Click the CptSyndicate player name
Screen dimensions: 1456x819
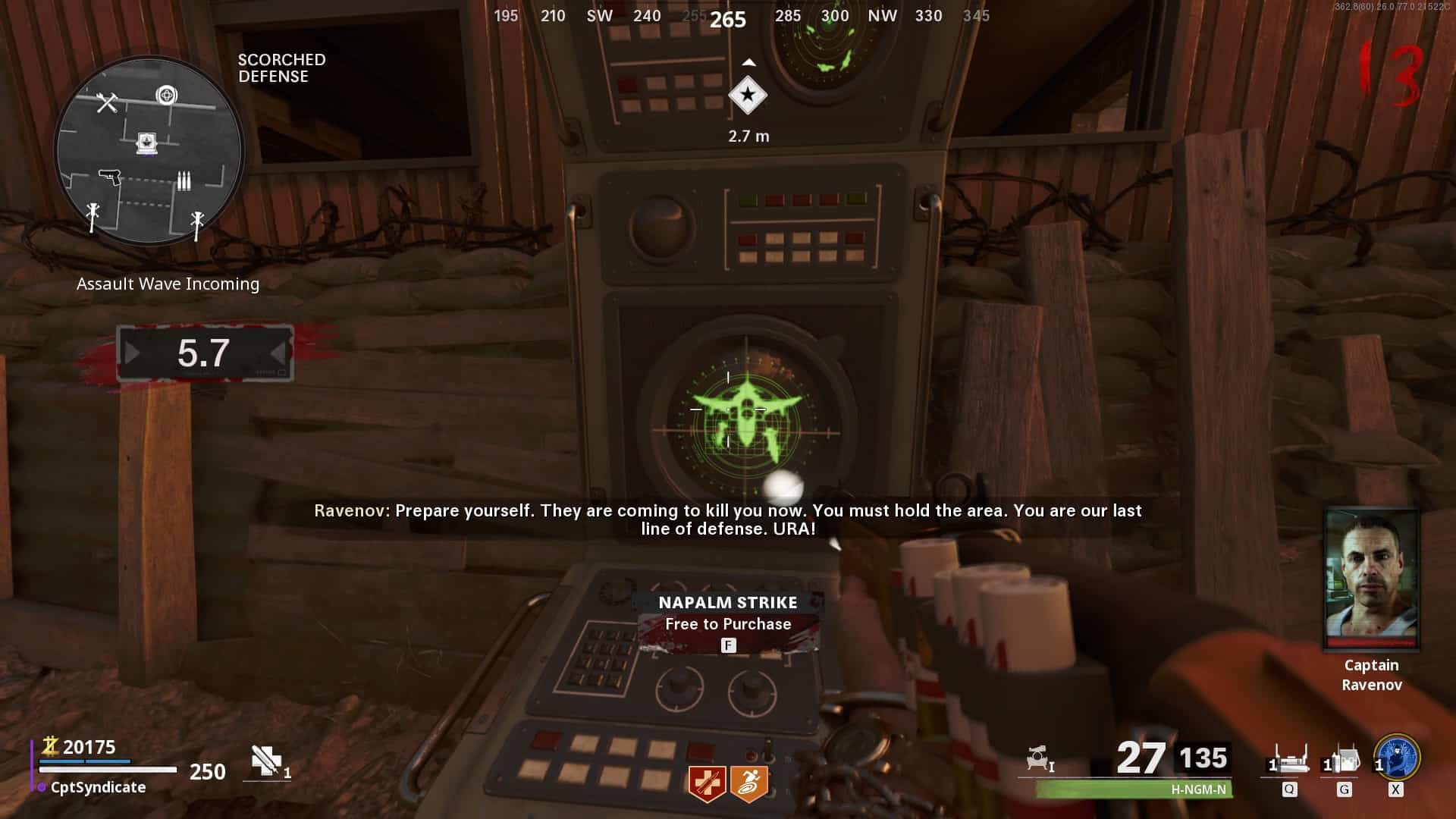coord(98,787)
